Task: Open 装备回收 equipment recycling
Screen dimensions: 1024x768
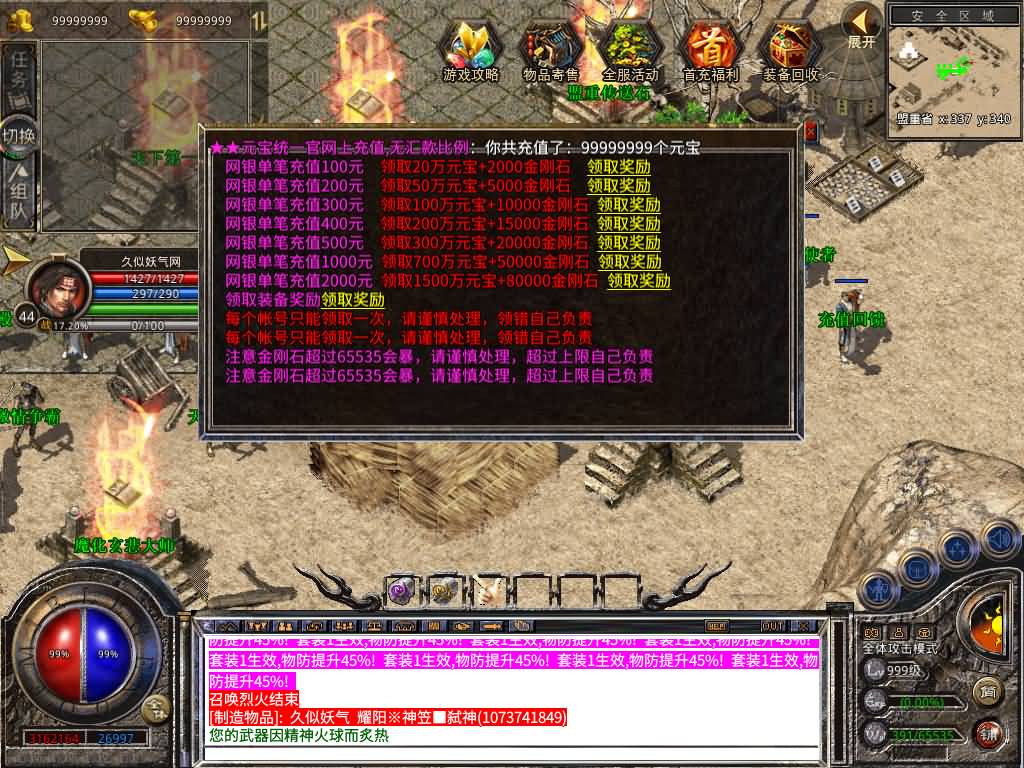Action: click(x=790, y=50)
